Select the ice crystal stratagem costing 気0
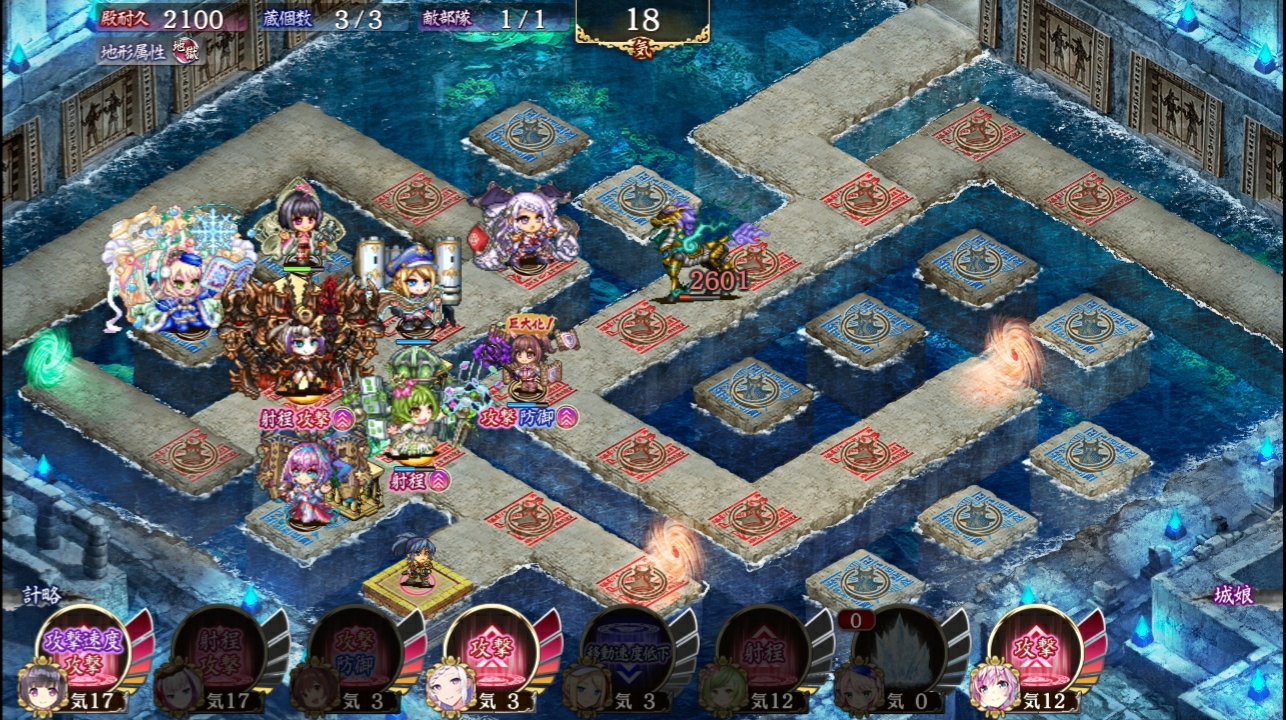Viewport: 1286px width, 720px height. click(x=898, y=651)
